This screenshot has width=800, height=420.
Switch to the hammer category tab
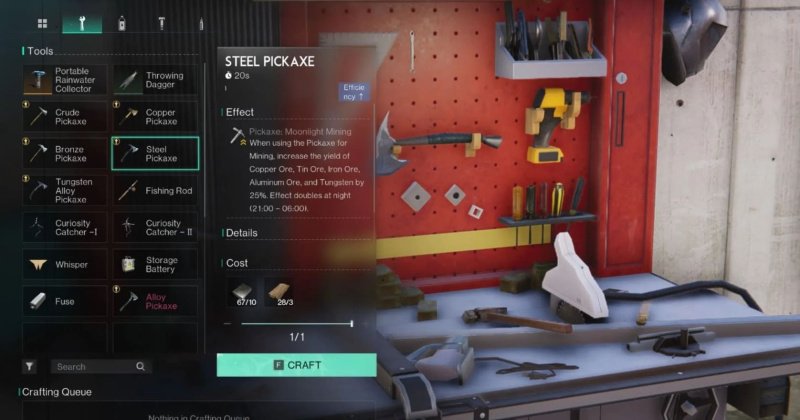point(160,22)
